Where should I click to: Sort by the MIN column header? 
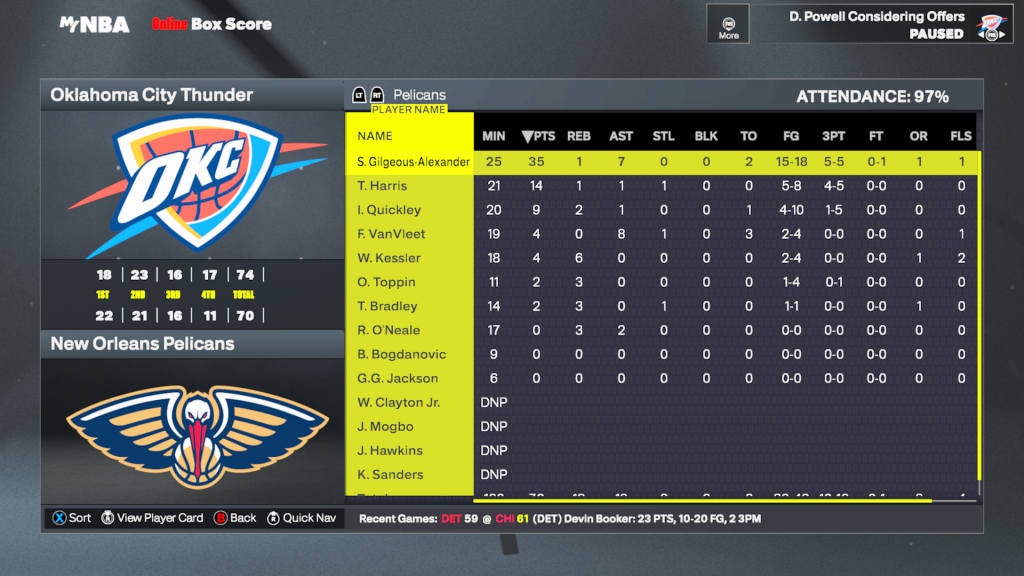(494, 136)
